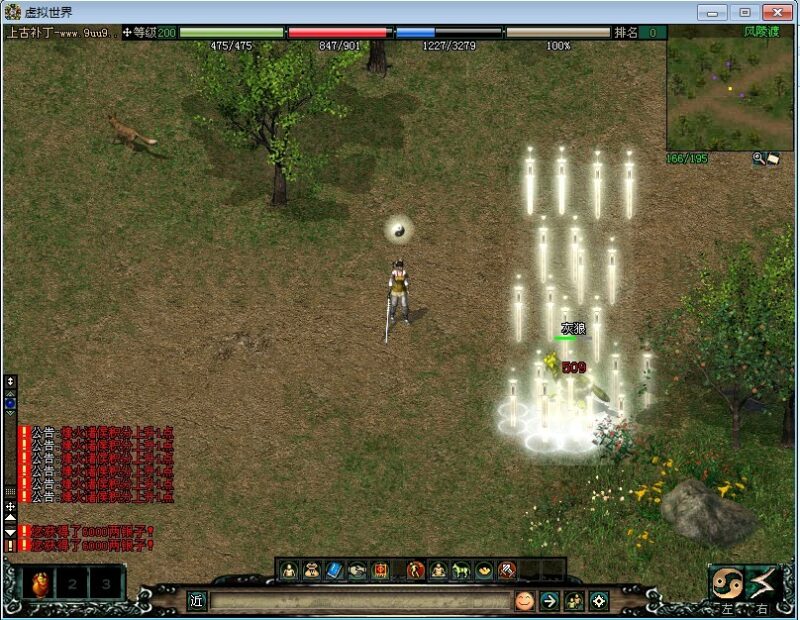Open the smiley face emoticon picker
The height and width of the screenshot is (620, 800).
[524, 600]
